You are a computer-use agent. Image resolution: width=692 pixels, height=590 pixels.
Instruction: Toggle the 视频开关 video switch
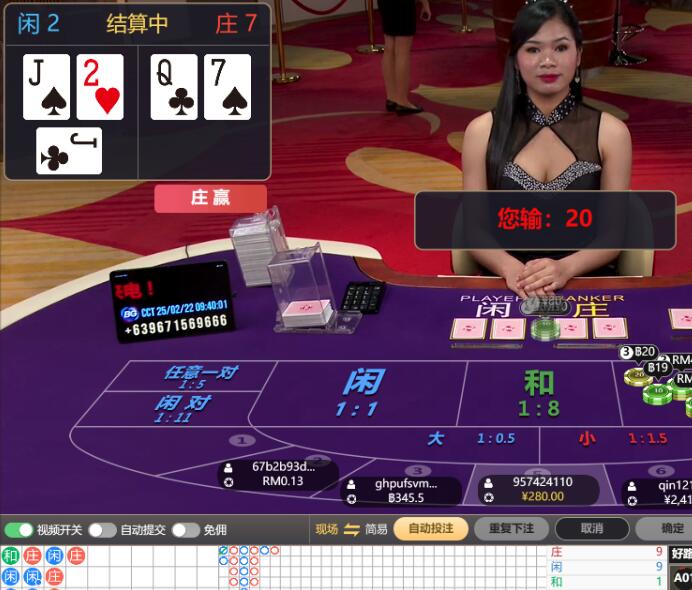coord(19,530)
